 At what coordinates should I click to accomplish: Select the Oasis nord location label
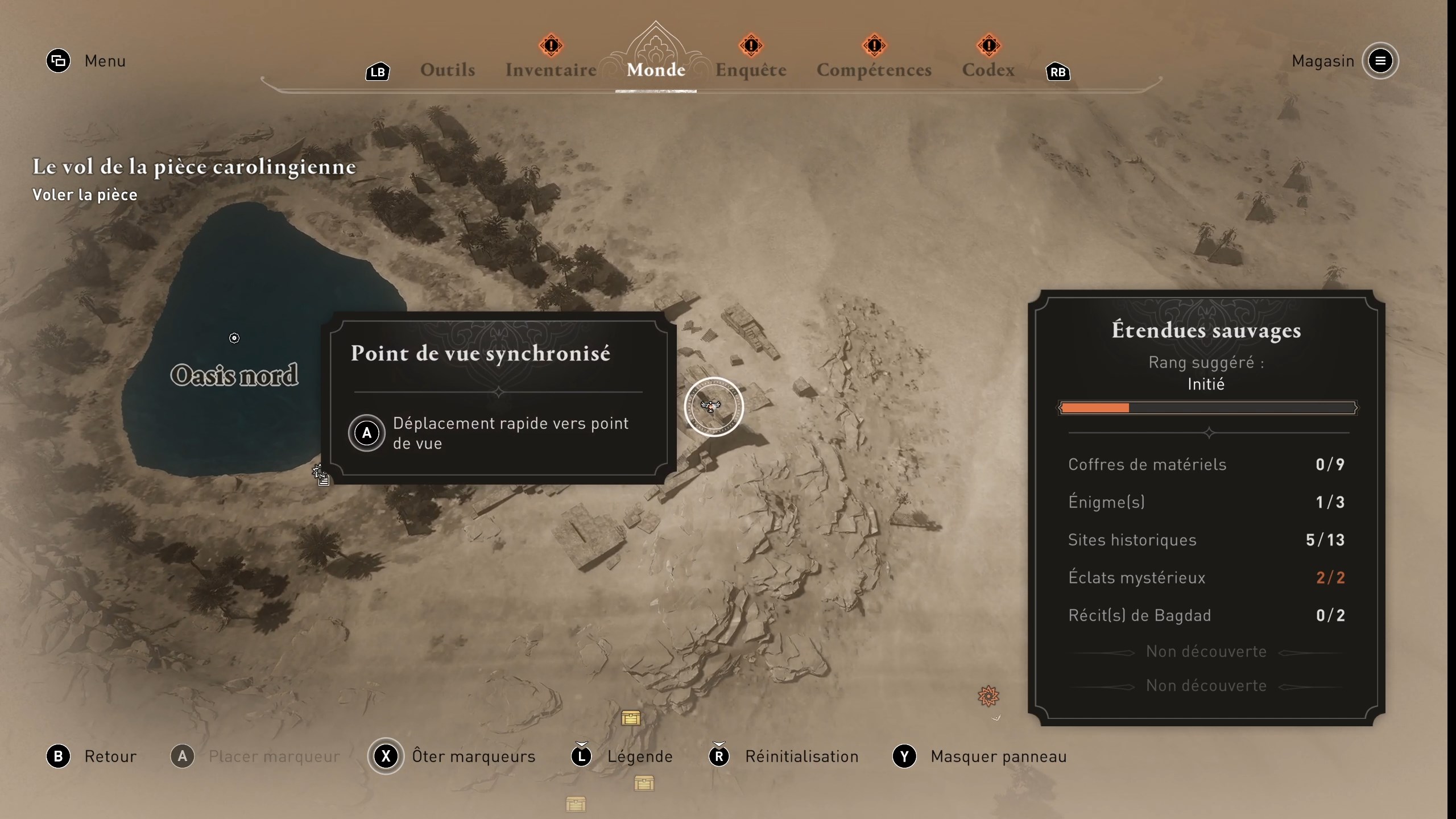pyautogui.click(x=234, y=375)
